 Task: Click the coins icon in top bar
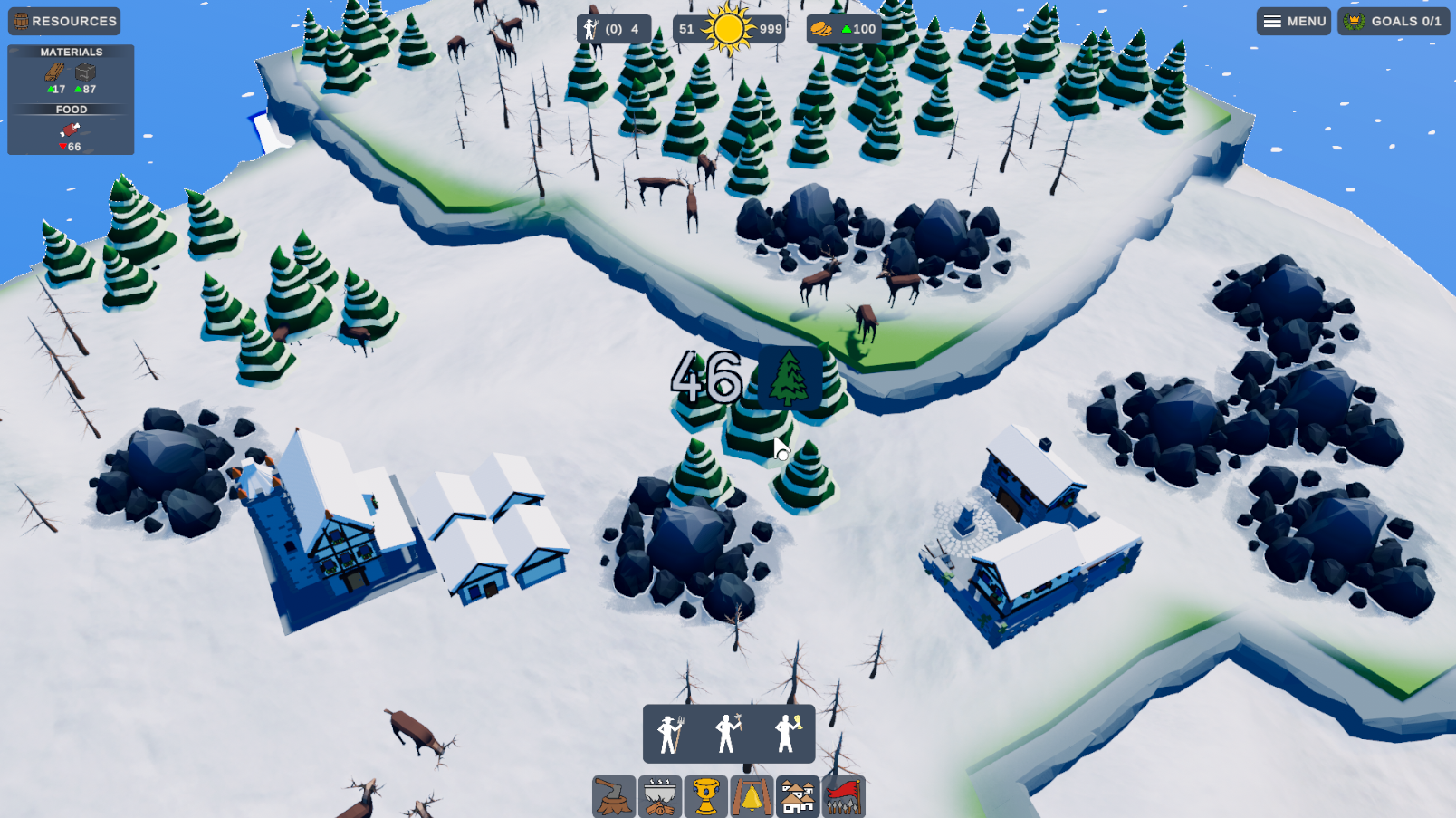pos(822,28)
